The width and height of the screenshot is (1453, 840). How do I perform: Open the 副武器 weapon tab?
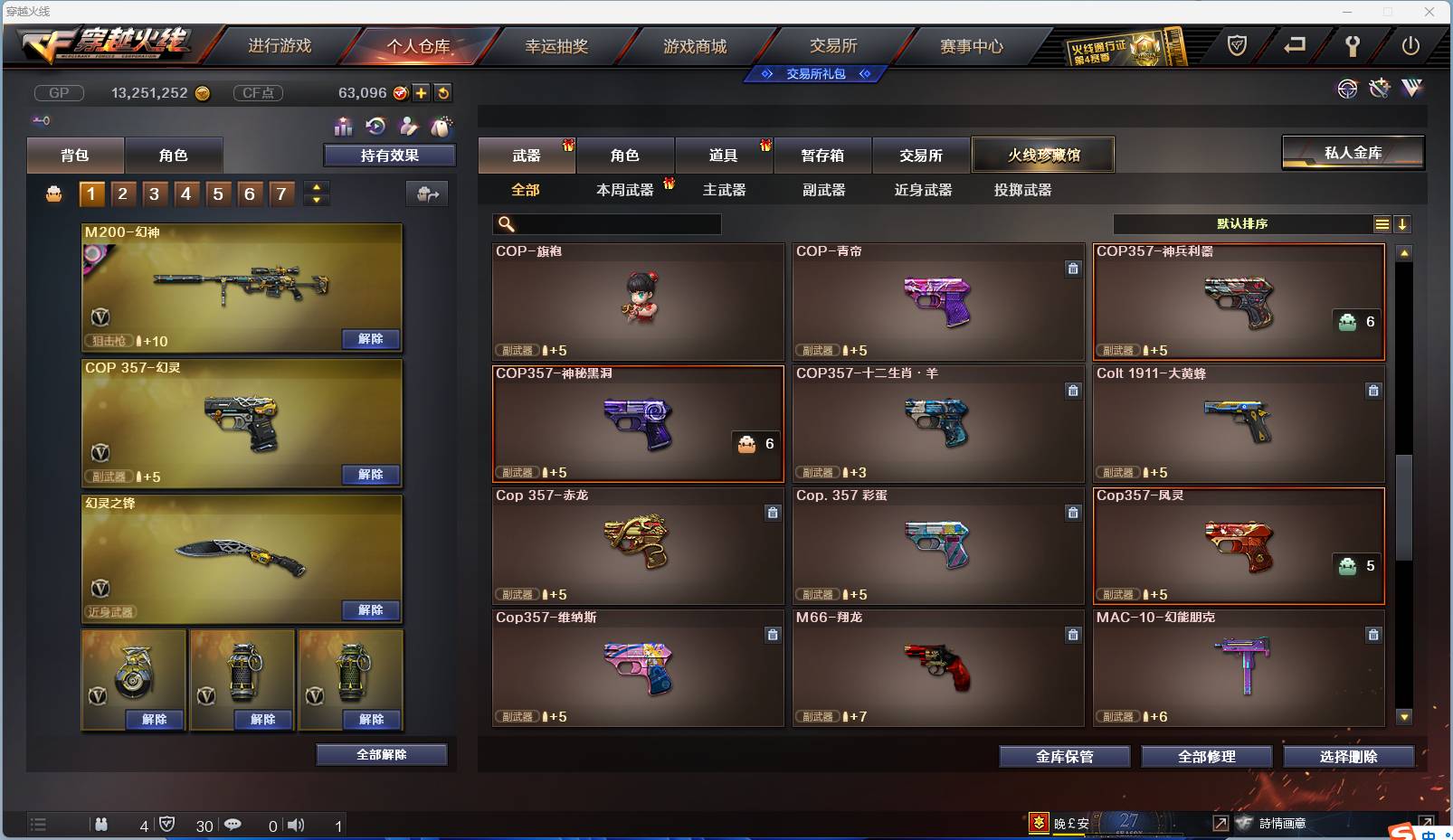click(x=822, y=191)
